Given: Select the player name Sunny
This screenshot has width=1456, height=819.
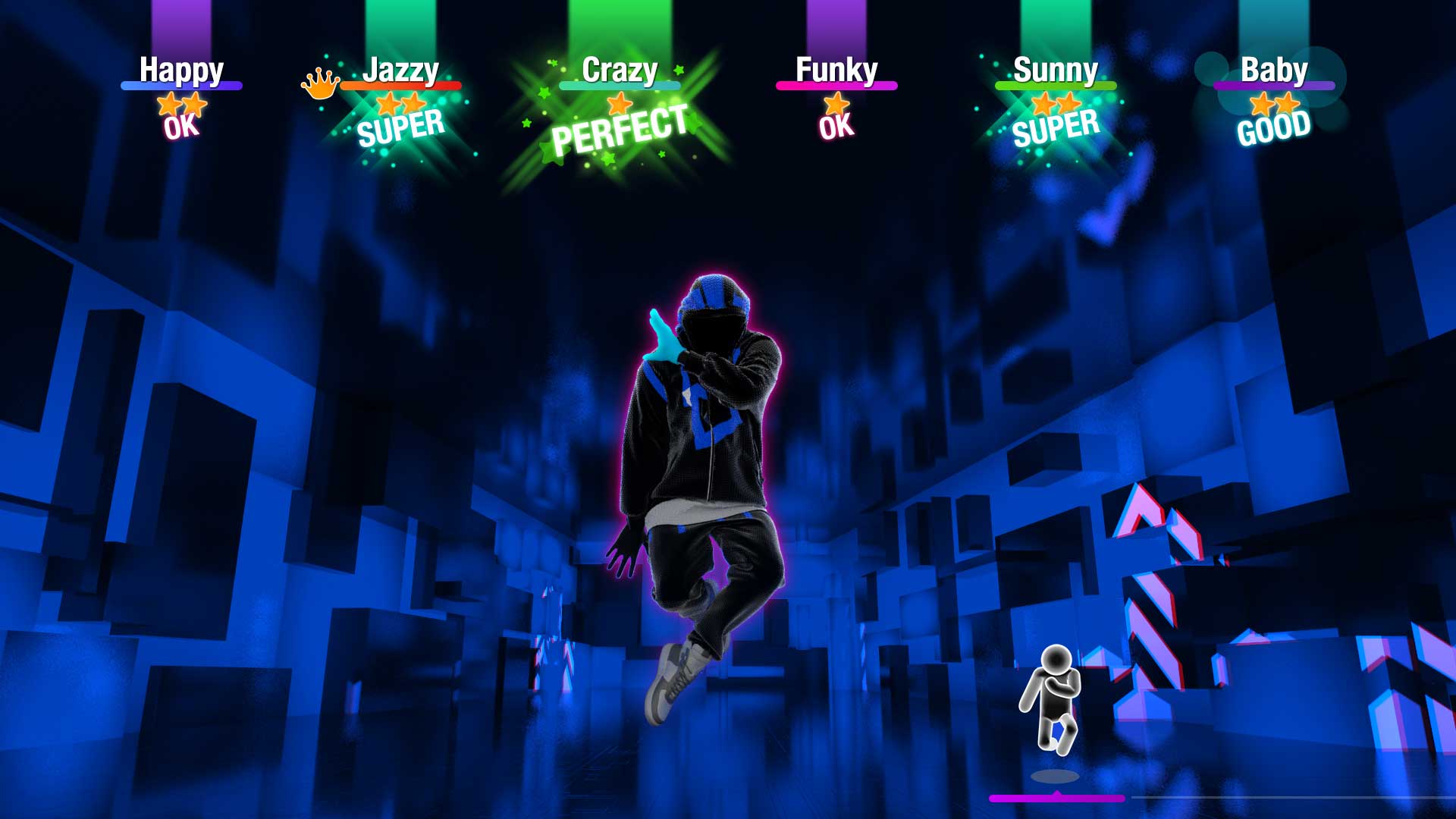Looking at the screenshot, I should pos(1056,71).
